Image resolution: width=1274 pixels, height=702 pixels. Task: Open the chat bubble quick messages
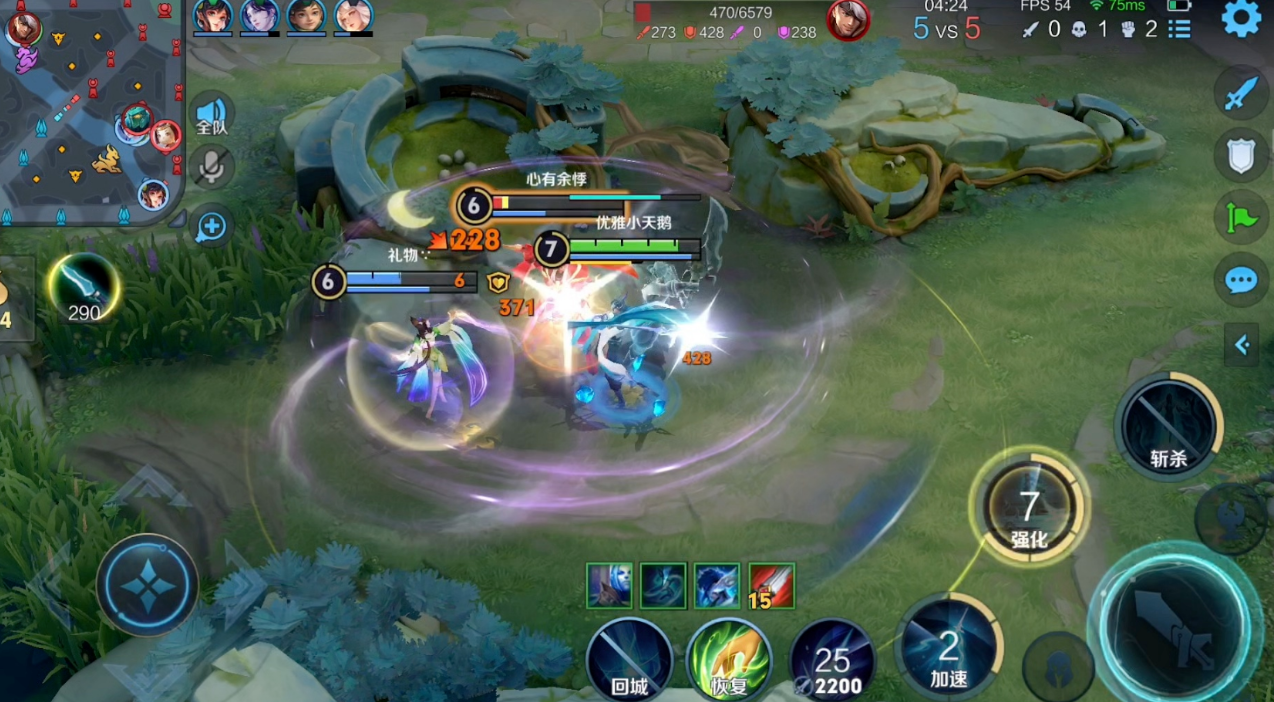[1241, 280]
